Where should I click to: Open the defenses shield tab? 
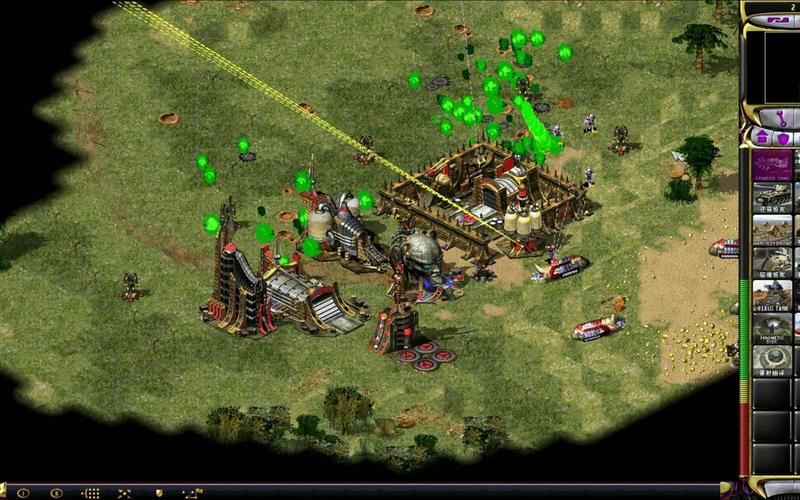point(784,138)
